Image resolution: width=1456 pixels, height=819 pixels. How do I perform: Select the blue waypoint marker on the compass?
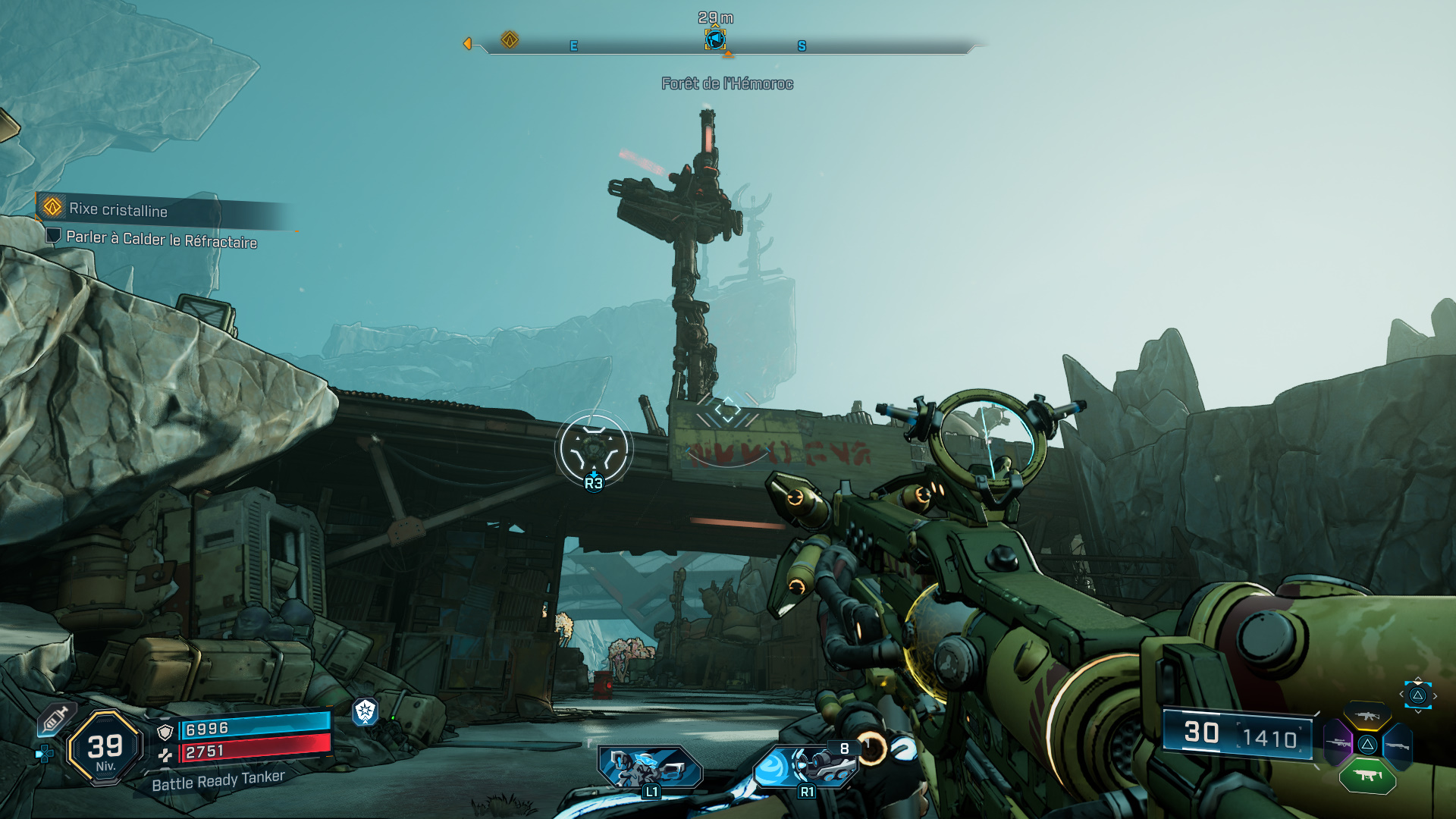coord(715,39)
